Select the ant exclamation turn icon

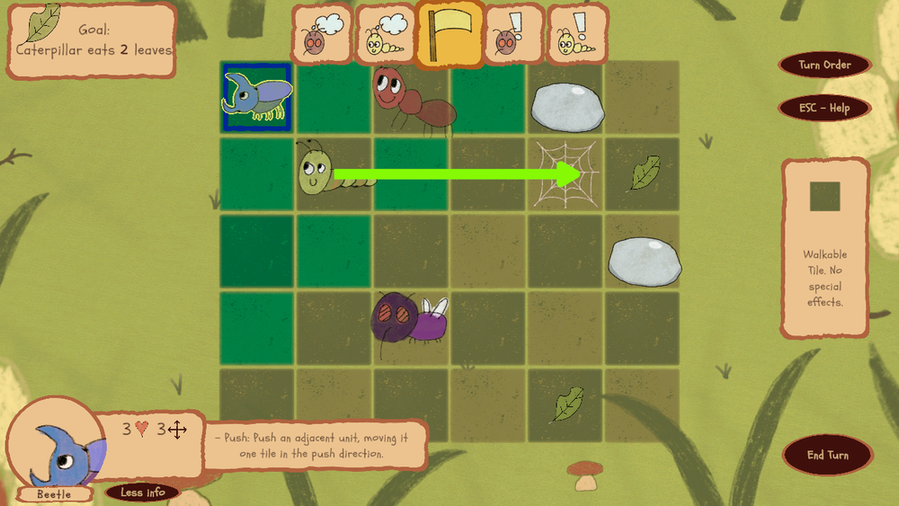click(513, 34)
